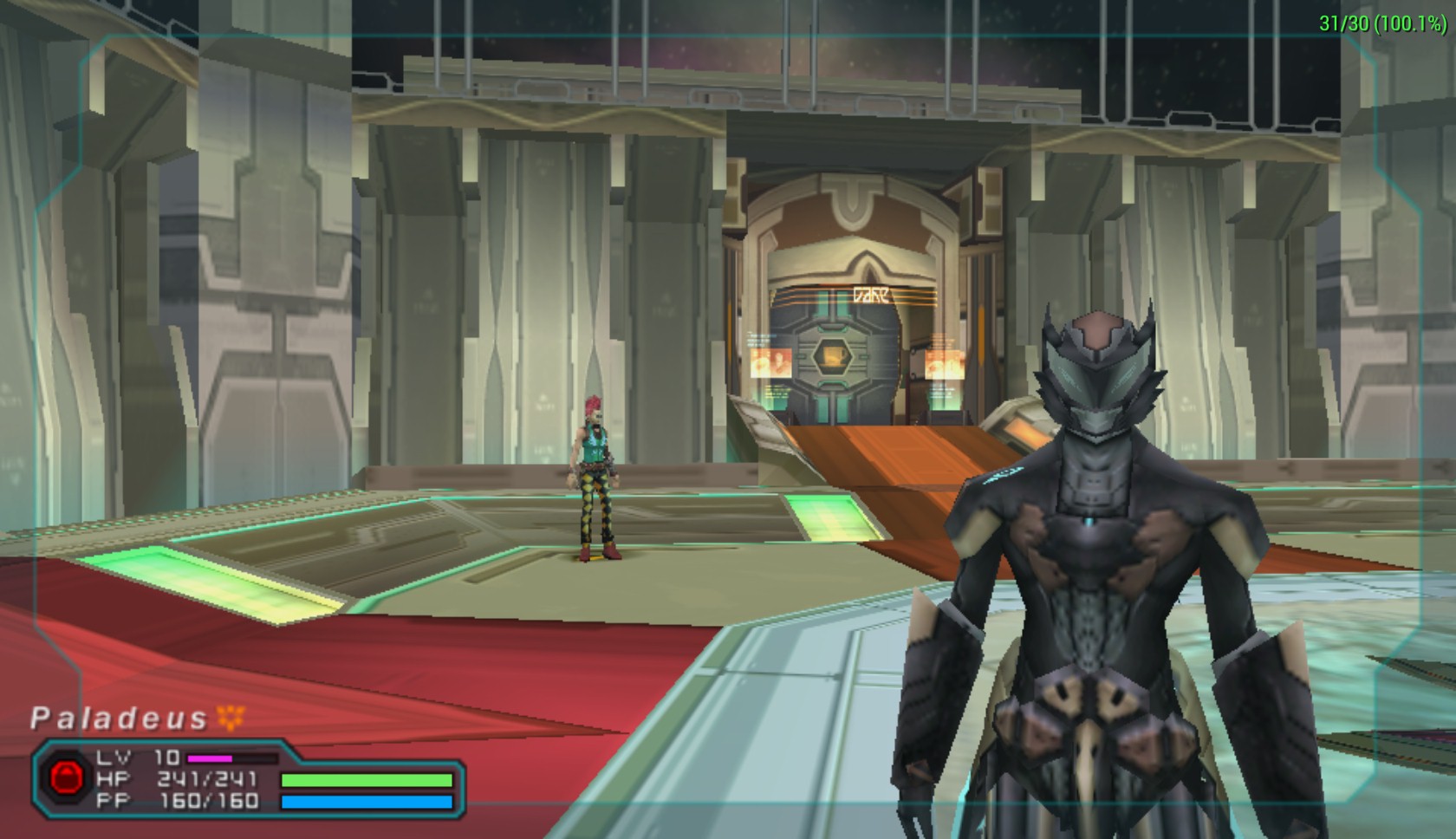This screenshot has height=839, width=1456.
Task: Select the Paladeus player name label
Action: [x=119, y=719]
